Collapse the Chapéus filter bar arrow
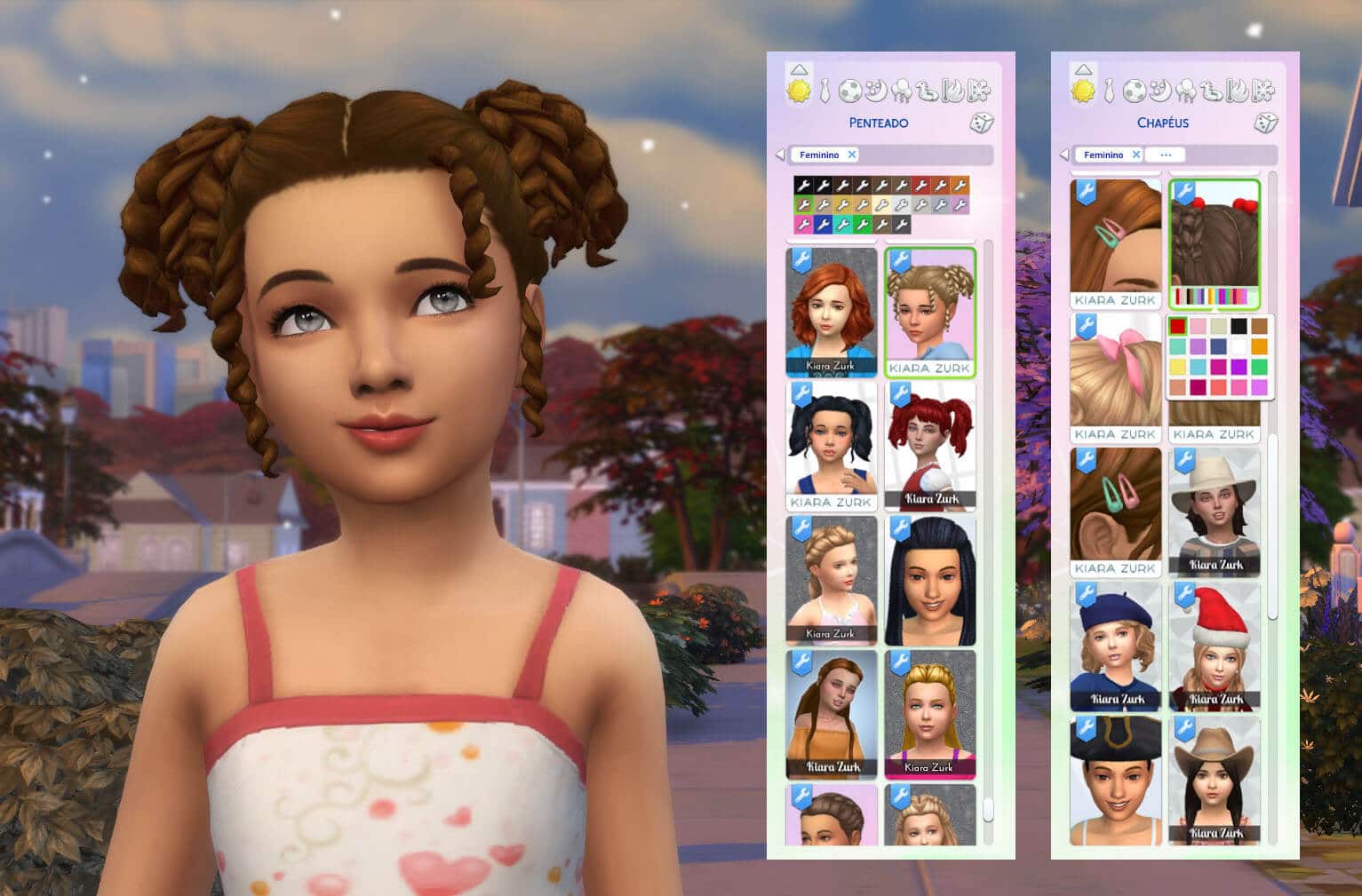This screenshot has height=896, width=1362. point(1064,155)
